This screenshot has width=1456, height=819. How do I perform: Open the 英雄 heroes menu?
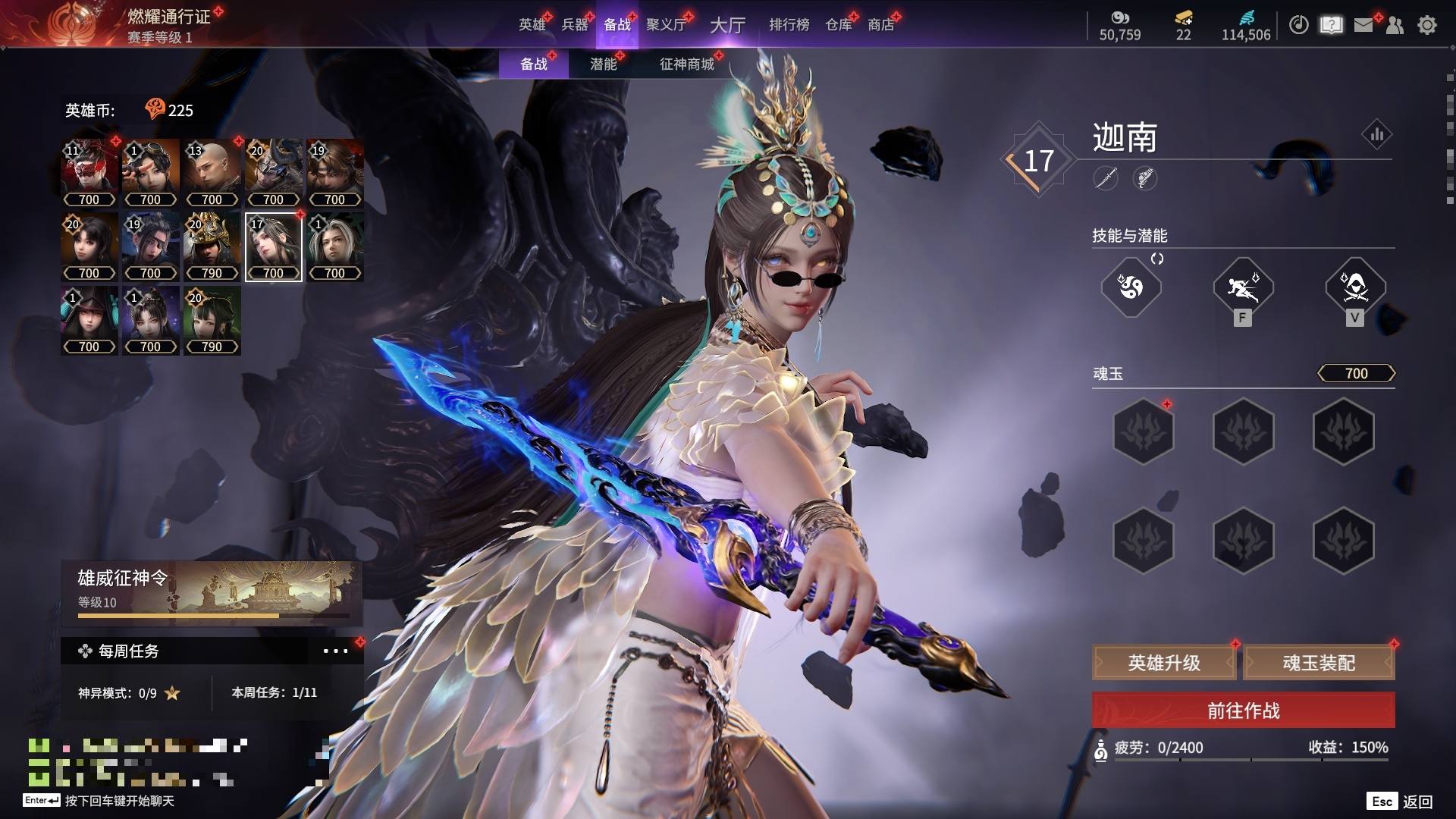[532, 25]
